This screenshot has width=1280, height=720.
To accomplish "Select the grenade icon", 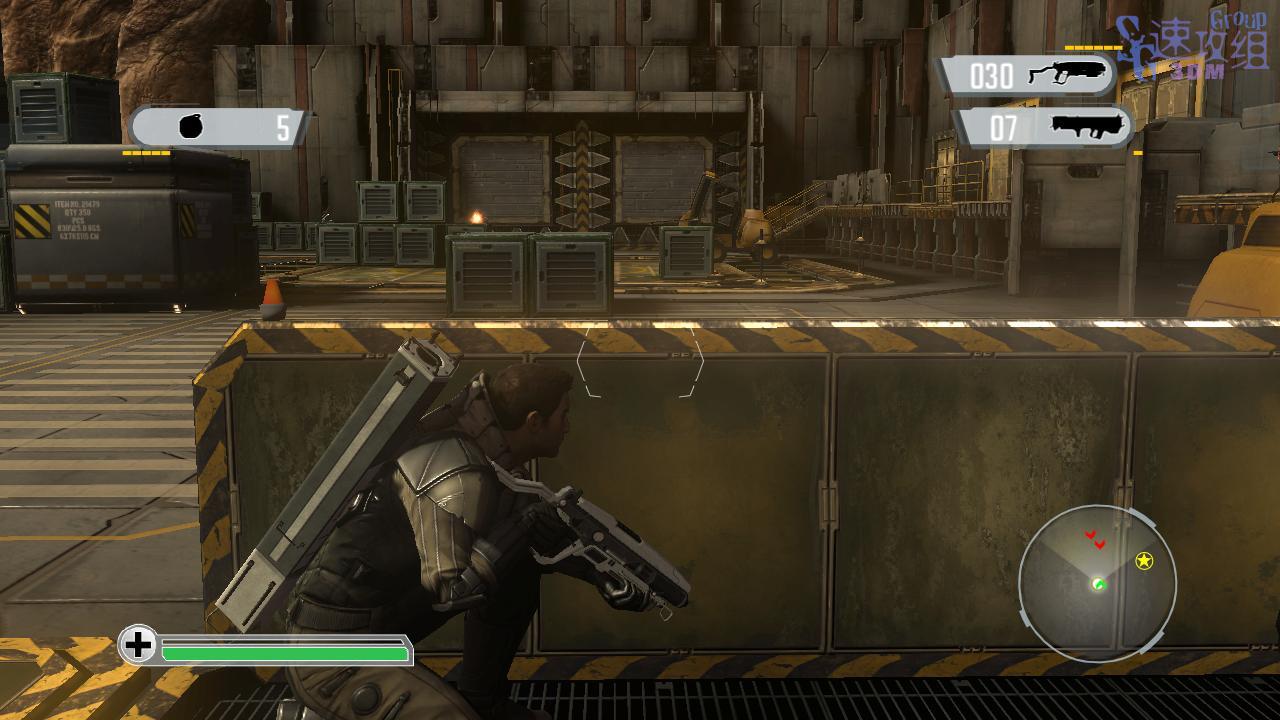I will click(191, 126).
